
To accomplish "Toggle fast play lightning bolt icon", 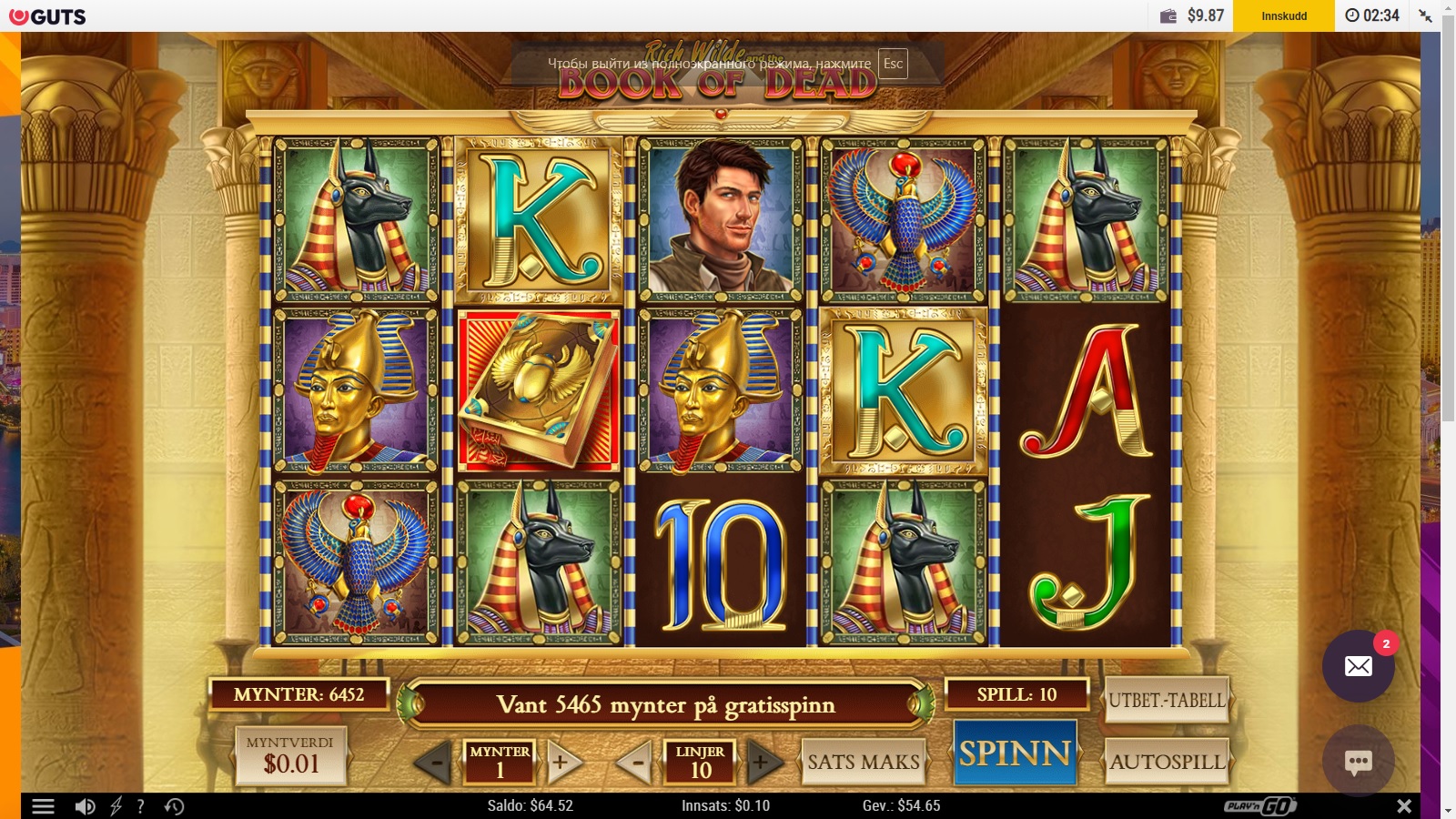I will coord(116,806).
